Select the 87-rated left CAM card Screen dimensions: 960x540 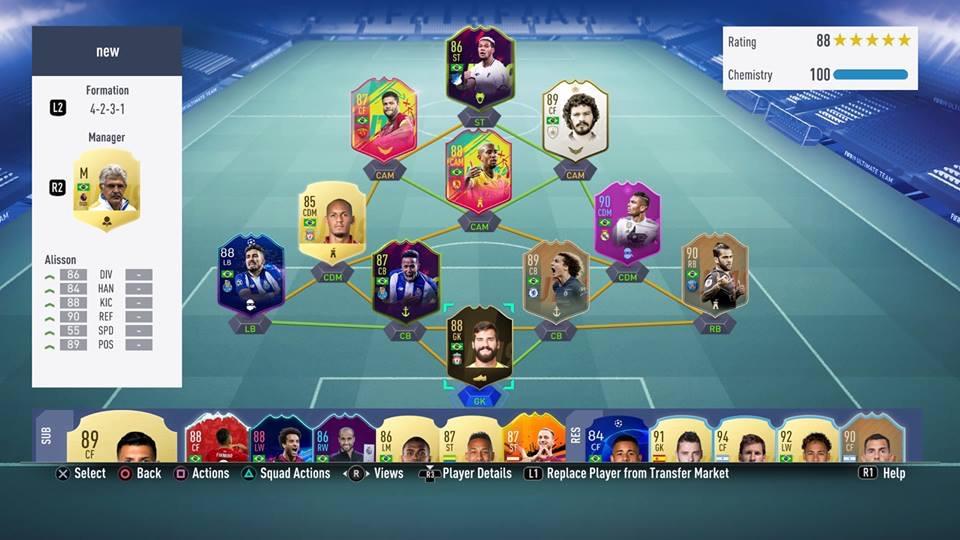[x=384, y=120]
